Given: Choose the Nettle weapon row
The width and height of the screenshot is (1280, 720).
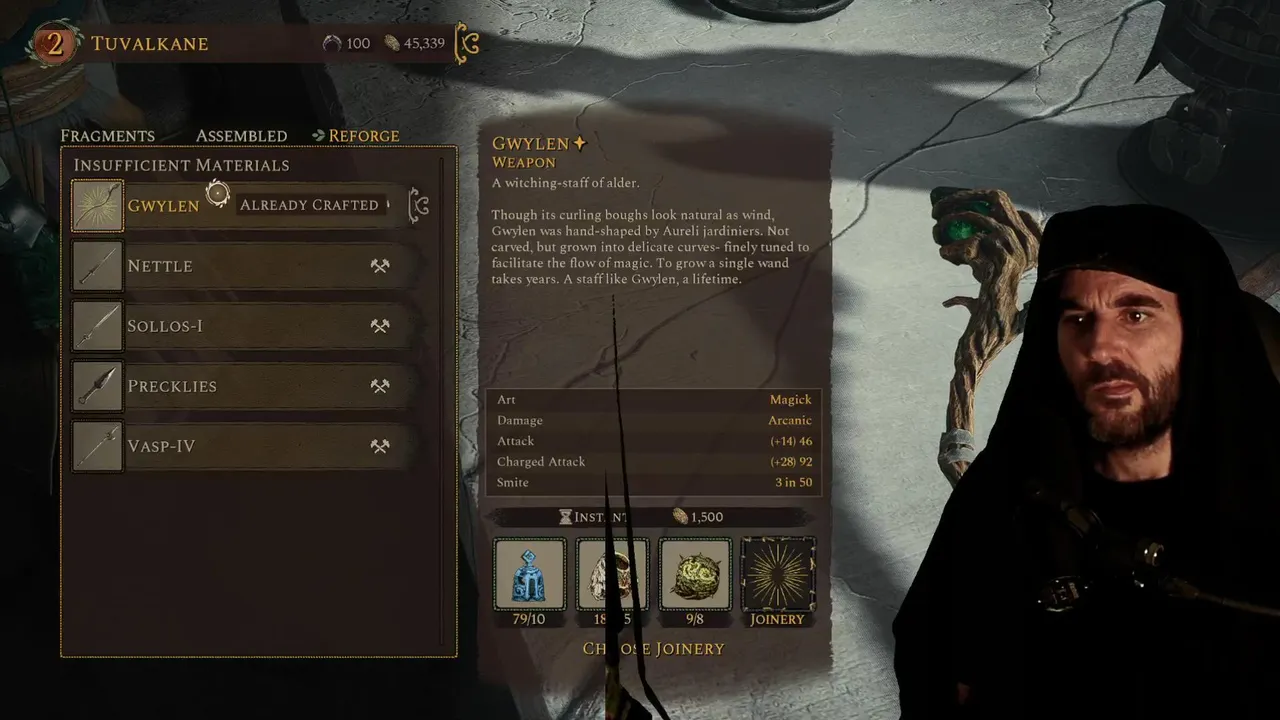Looking at the screenshot, I should pyautogui.click(x=240, y=266).
